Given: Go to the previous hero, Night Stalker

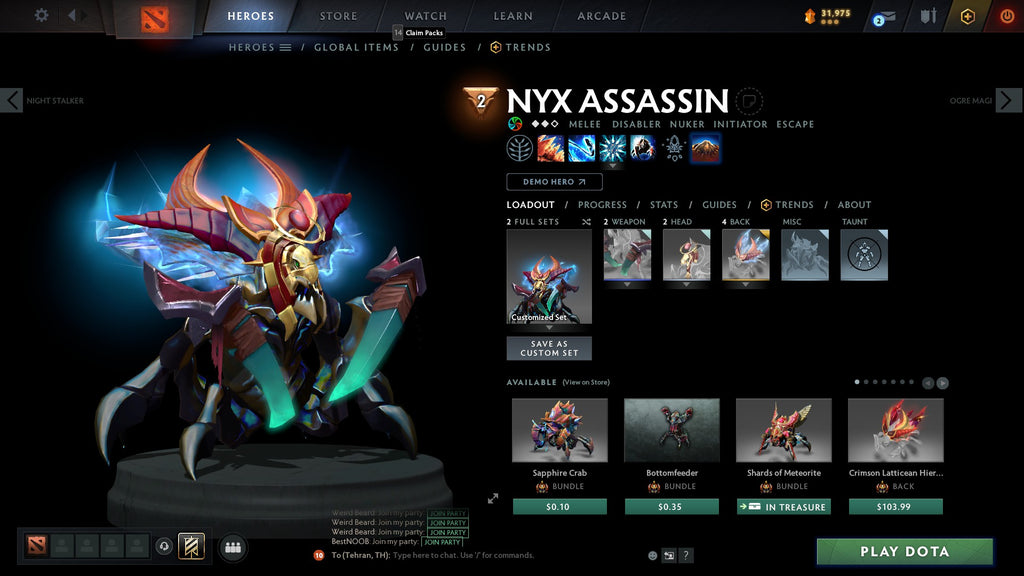Looking at the screenshot, I should click(12, 100).
